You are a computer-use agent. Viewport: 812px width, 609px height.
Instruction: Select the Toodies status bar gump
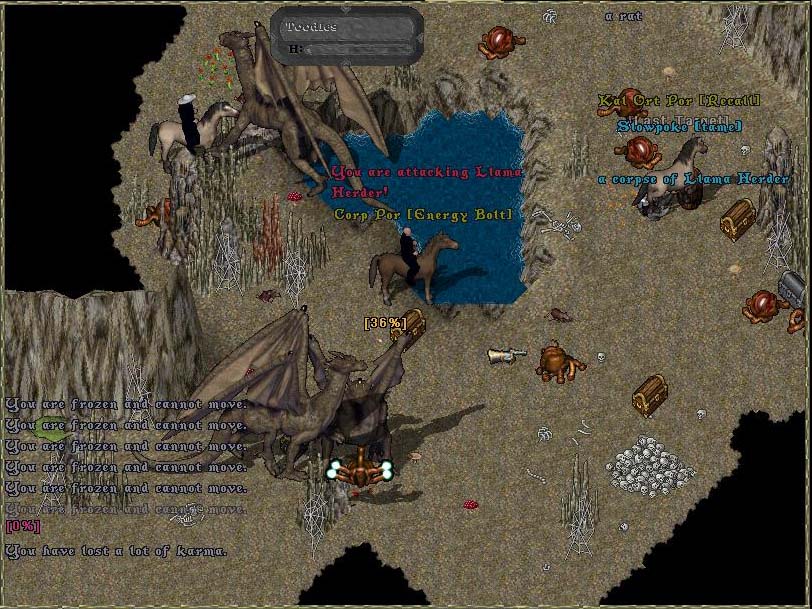tap(347, 37)
